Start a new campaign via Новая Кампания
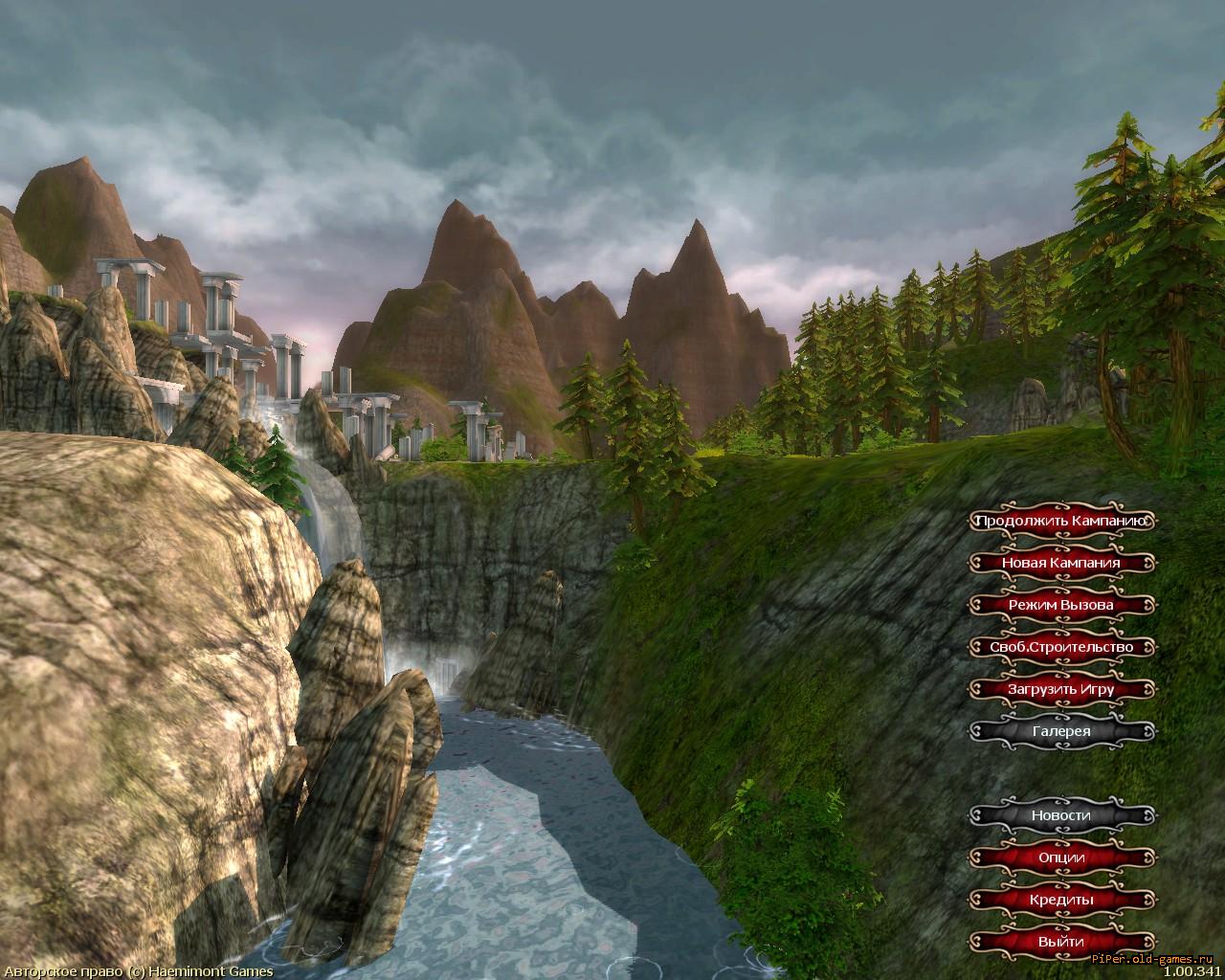1225x980 pixels. point(1060,563)
